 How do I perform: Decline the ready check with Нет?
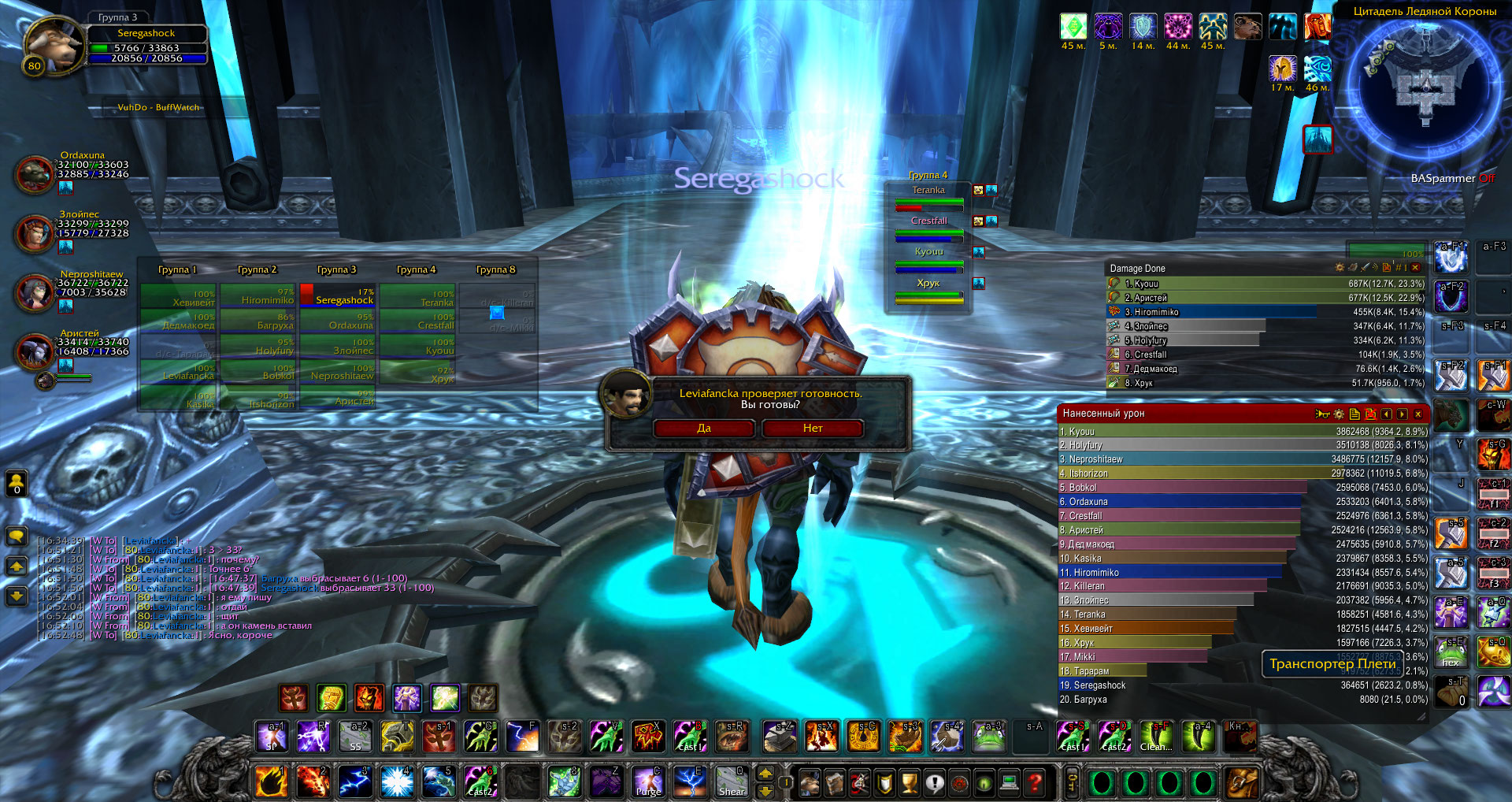tap(813, 429)
